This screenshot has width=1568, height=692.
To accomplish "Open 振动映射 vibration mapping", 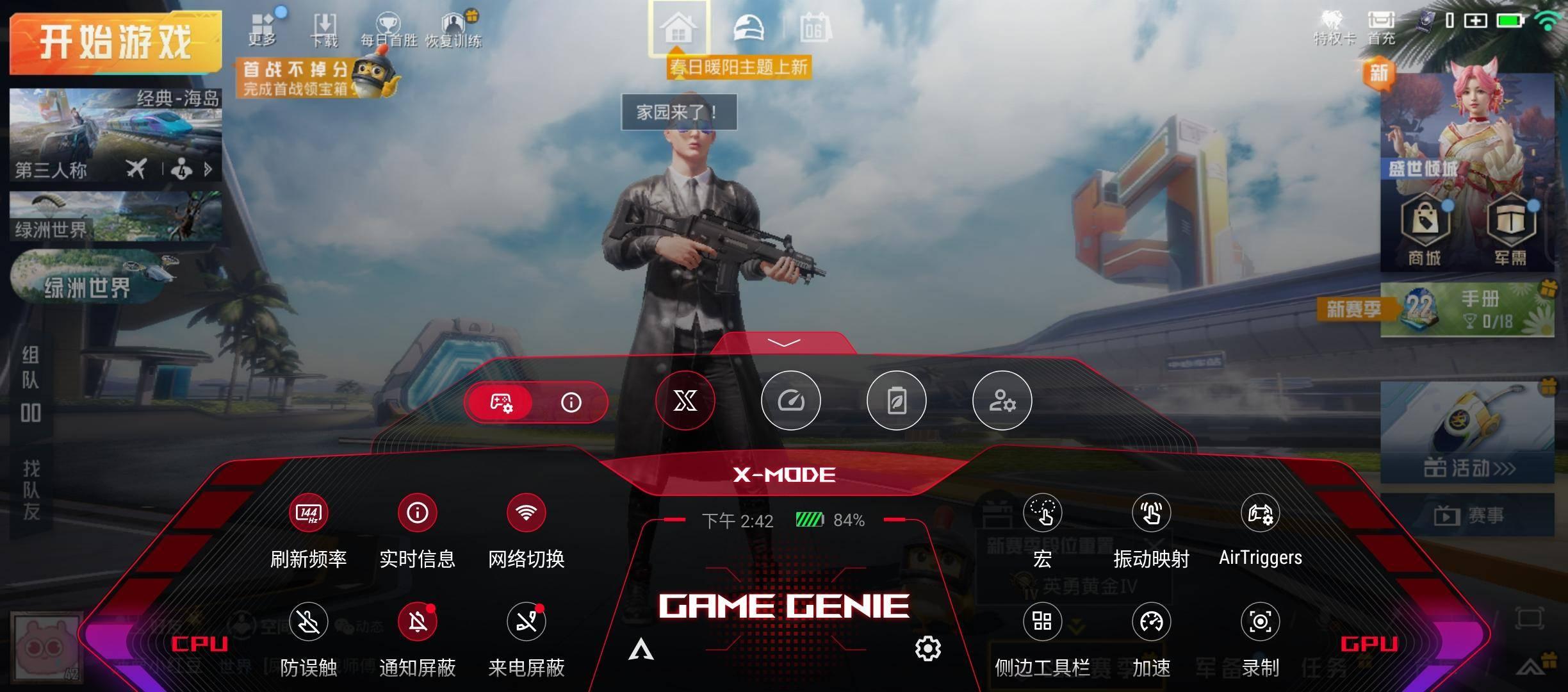I will pyautogui.click(x=1151, y=513).
